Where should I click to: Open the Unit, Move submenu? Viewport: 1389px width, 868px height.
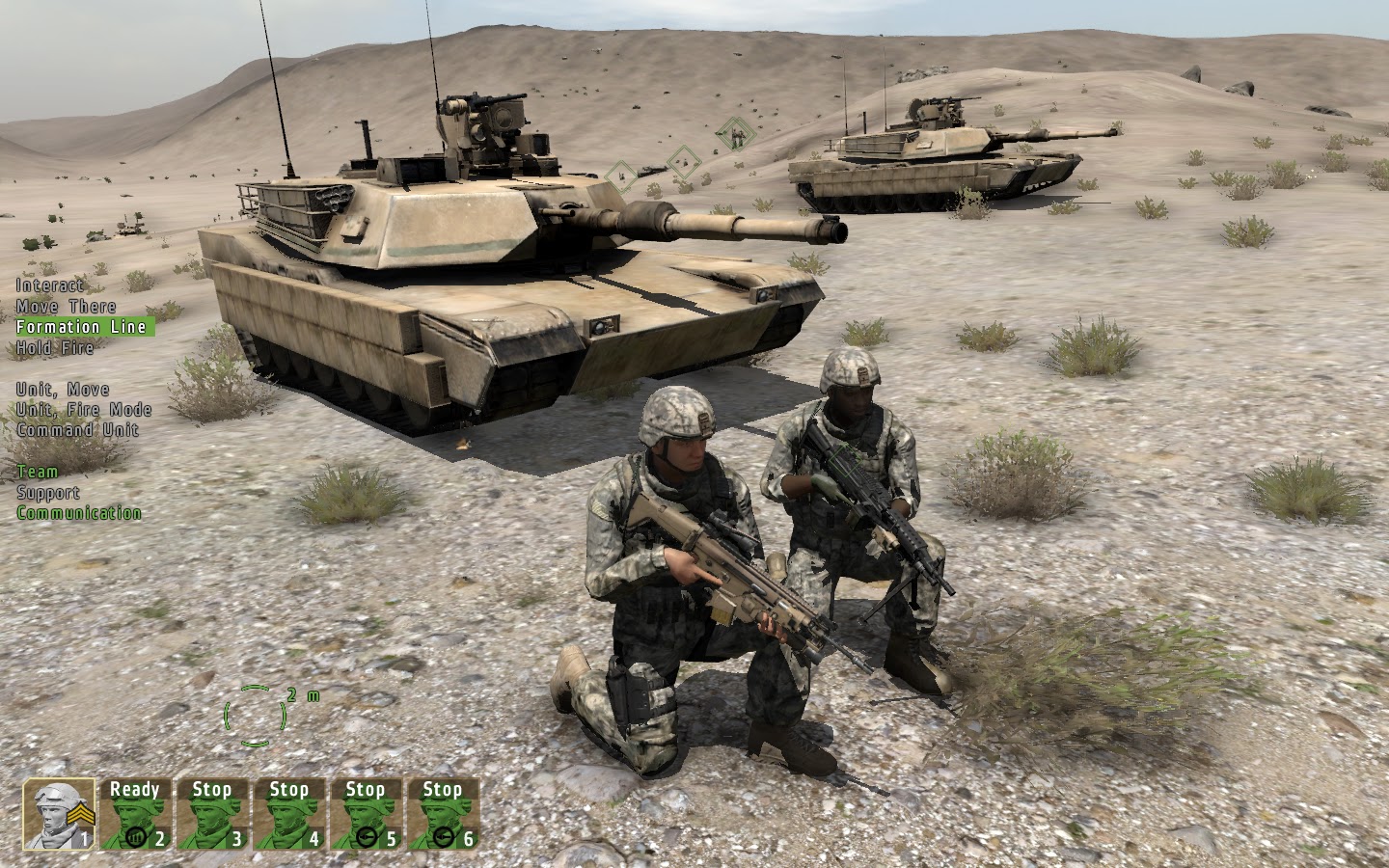tap(61, 389)
